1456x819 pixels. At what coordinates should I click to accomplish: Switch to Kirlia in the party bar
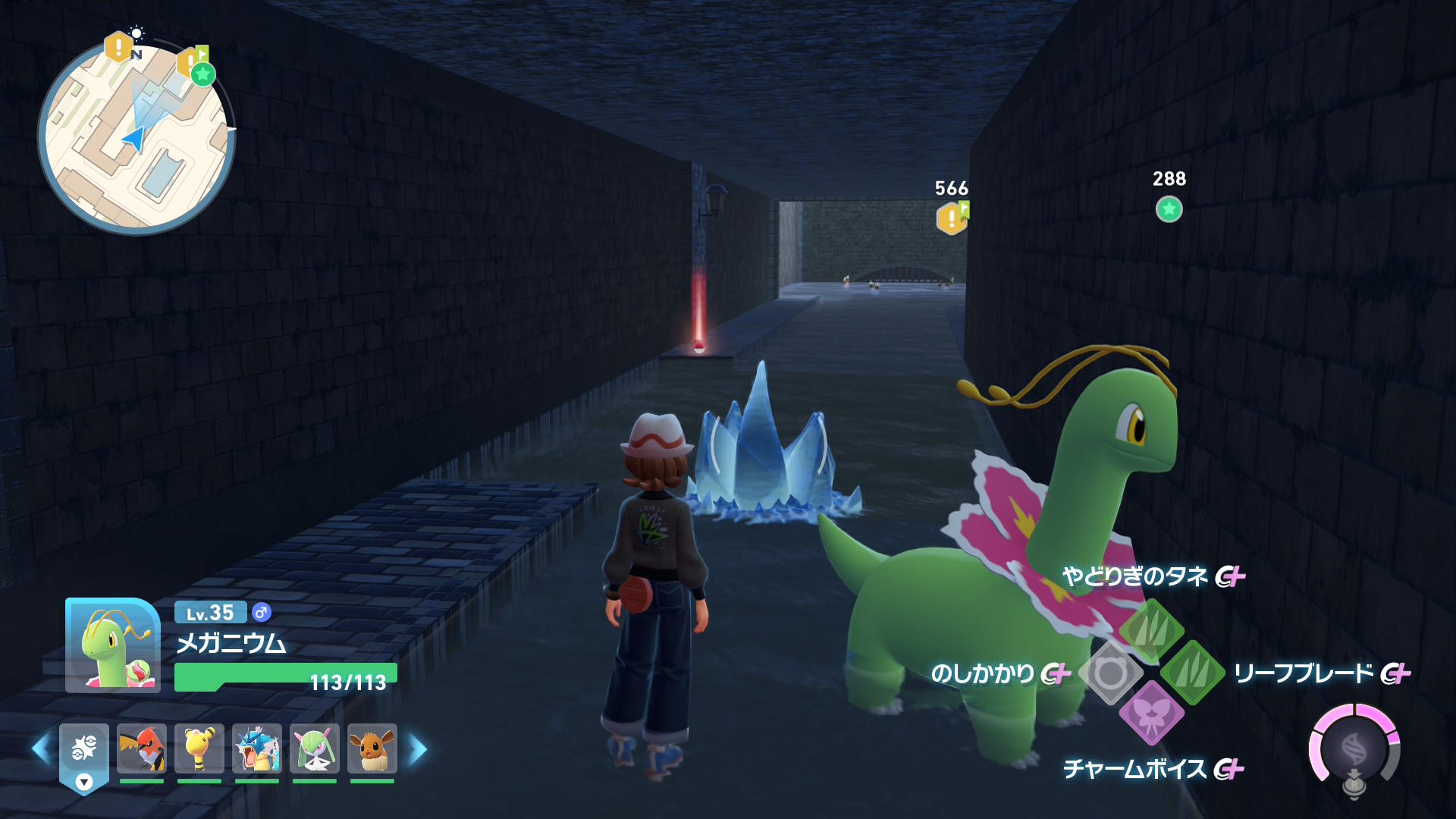coord(315,748)
